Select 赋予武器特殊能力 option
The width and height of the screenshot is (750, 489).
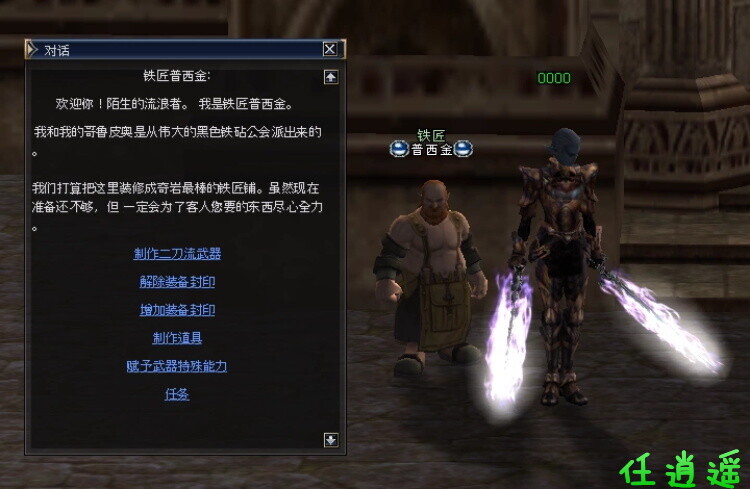(x=177, y=366)
